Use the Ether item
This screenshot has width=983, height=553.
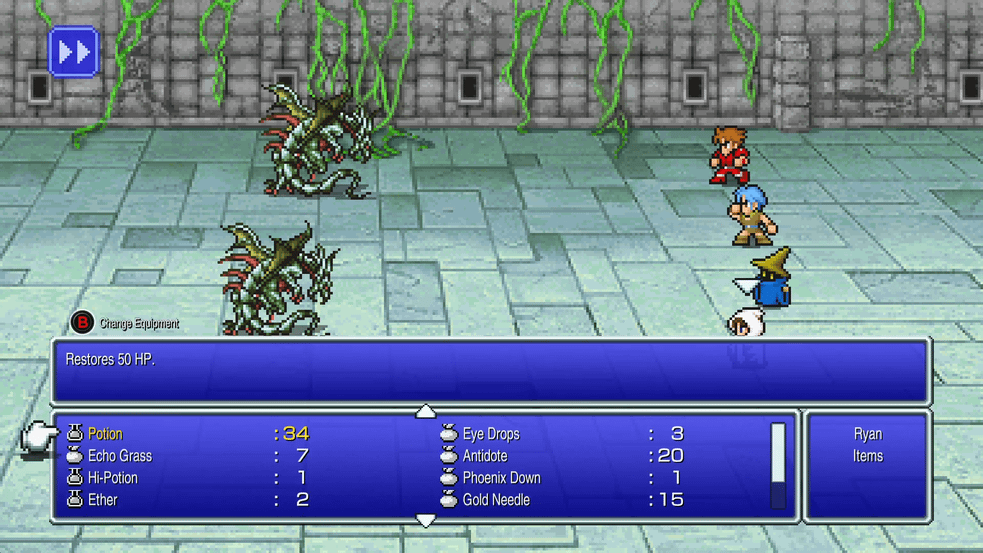102,500
